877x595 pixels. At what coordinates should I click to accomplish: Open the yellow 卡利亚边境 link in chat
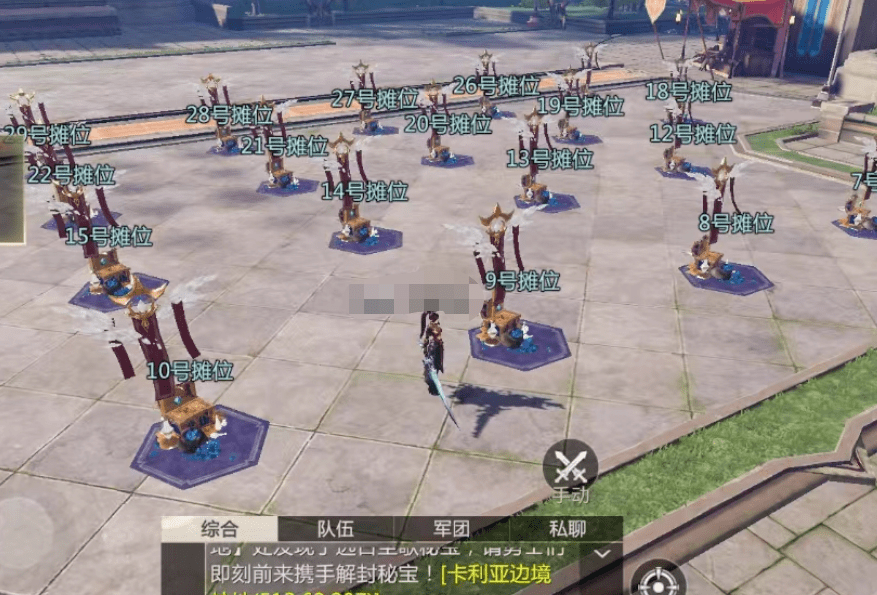point(495,574)
